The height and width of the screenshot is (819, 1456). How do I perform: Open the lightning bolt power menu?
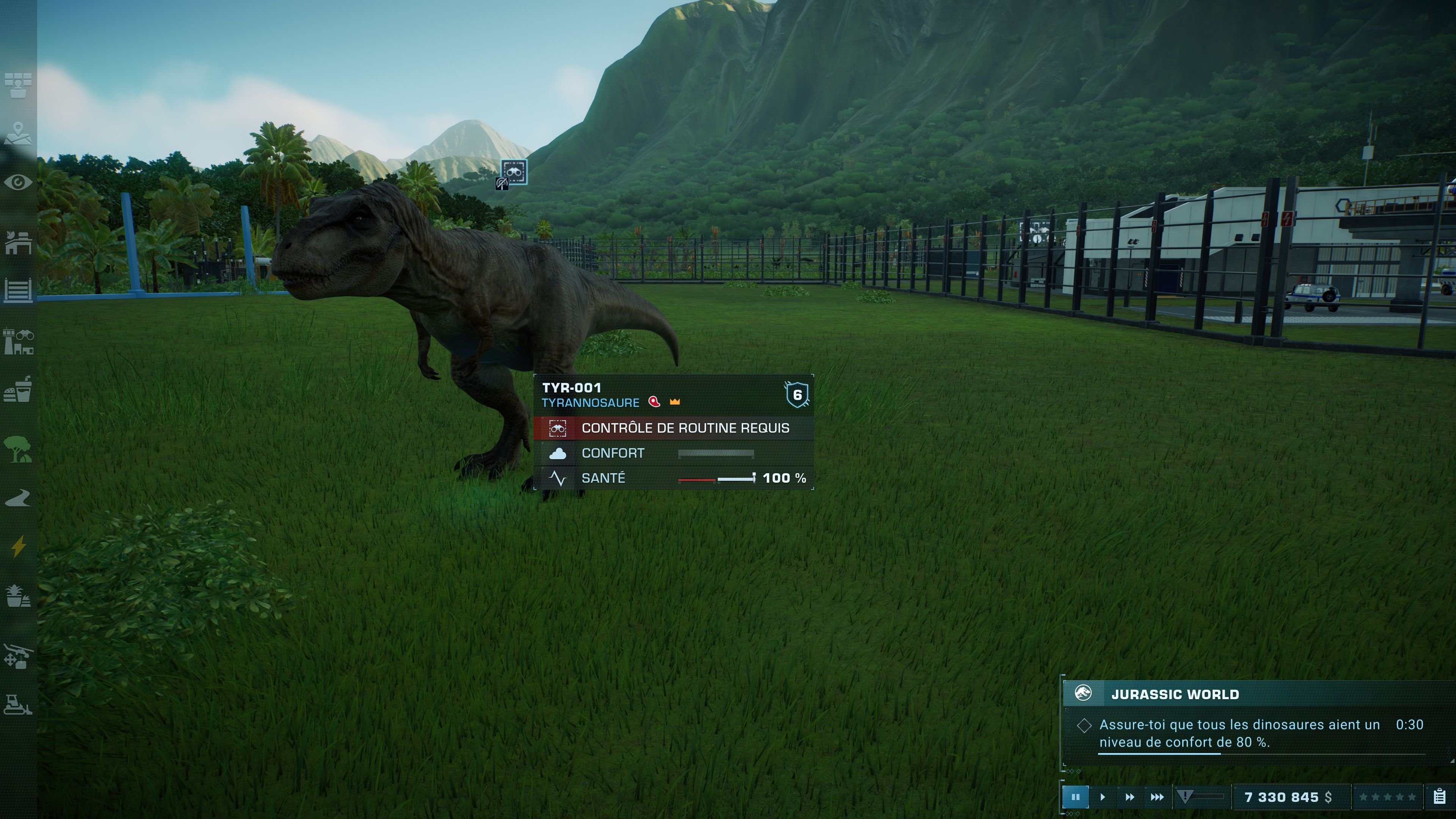pyautogui.click(x=18, y=546)
